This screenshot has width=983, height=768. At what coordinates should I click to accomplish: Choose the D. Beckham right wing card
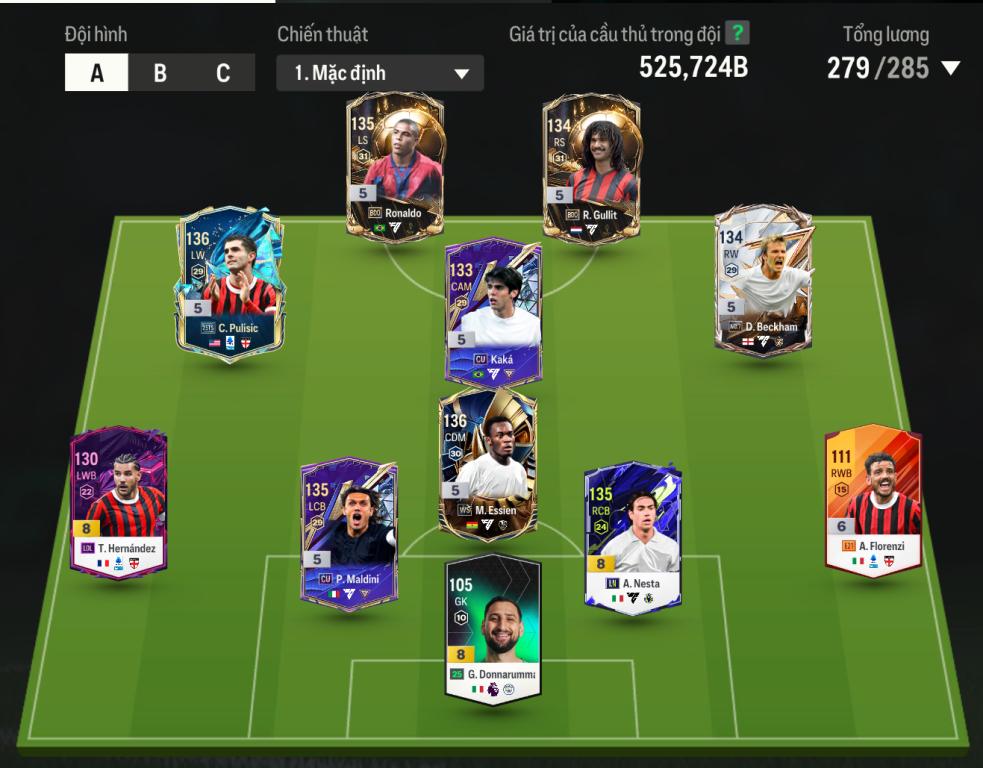point(764,279)
